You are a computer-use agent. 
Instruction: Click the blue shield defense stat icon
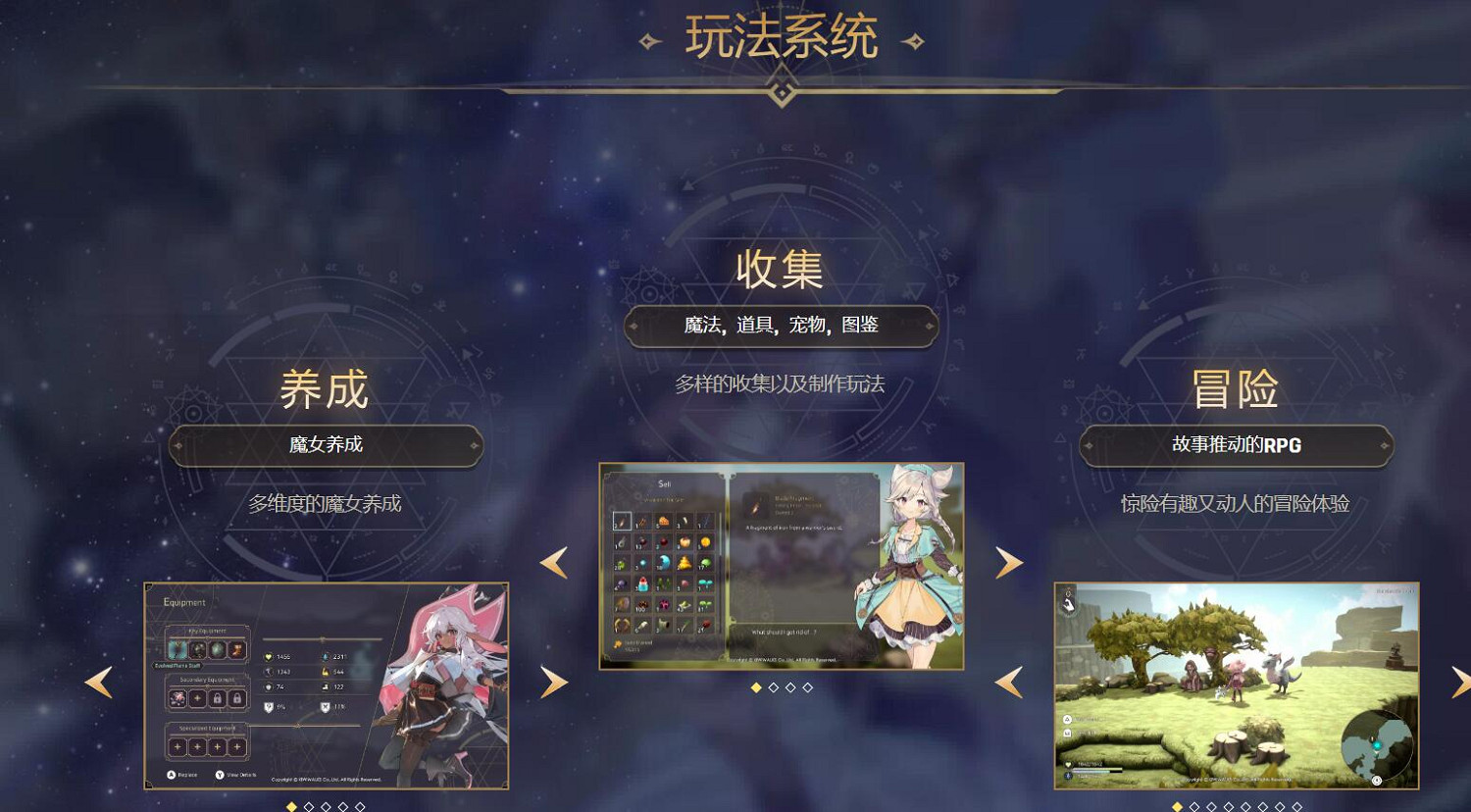point(269,686)
